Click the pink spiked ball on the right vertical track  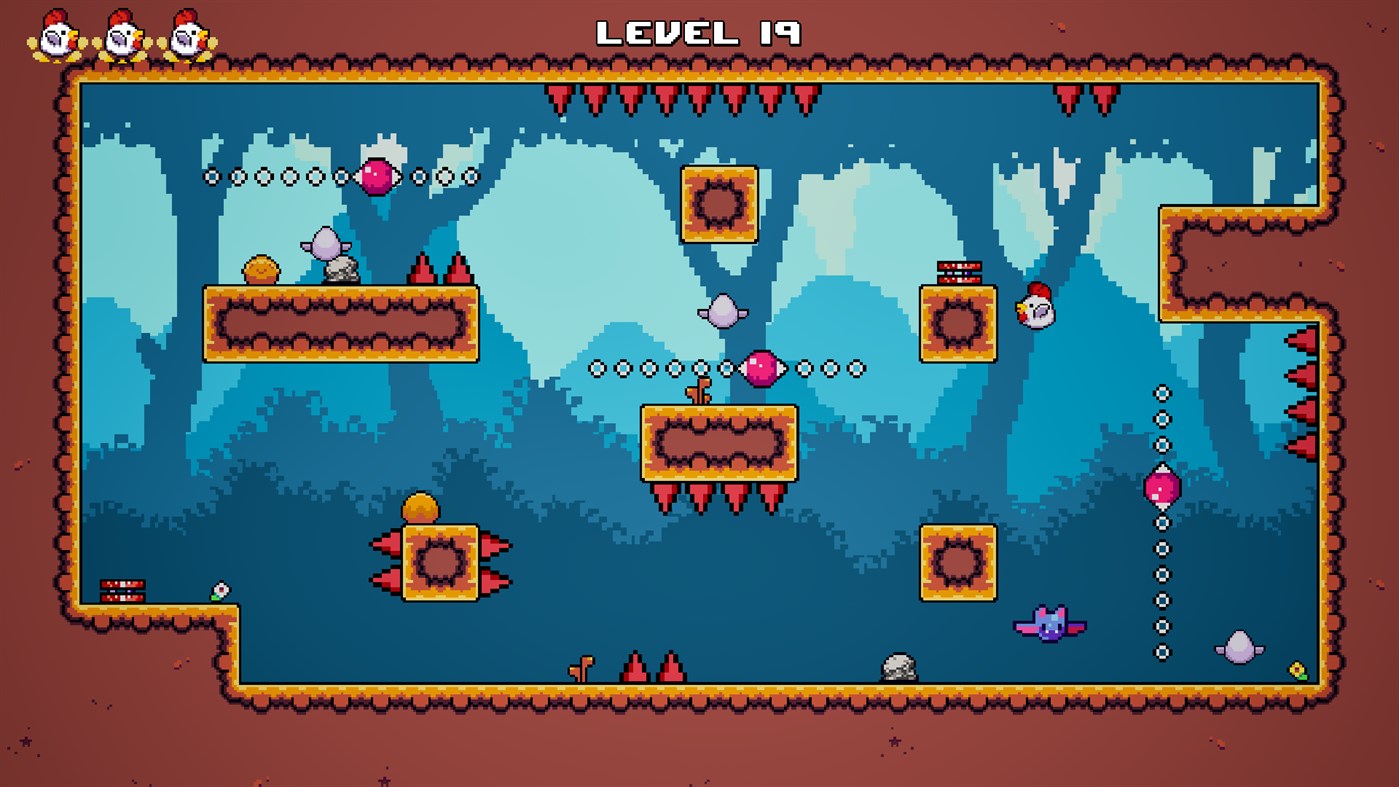(x=1161, y=486)
